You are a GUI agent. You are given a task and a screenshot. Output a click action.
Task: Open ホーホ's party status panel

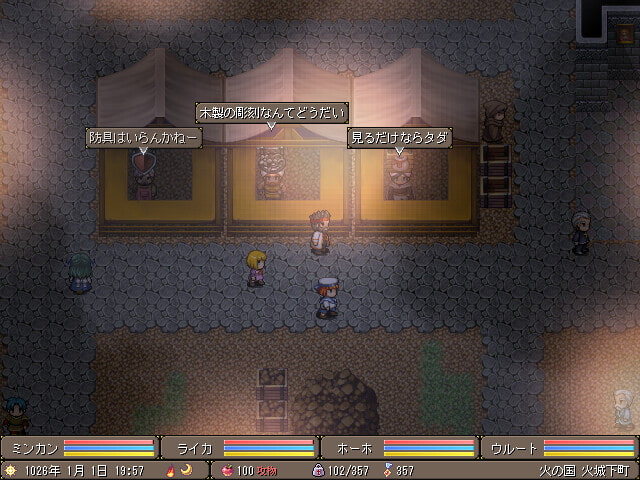[400, 447]
